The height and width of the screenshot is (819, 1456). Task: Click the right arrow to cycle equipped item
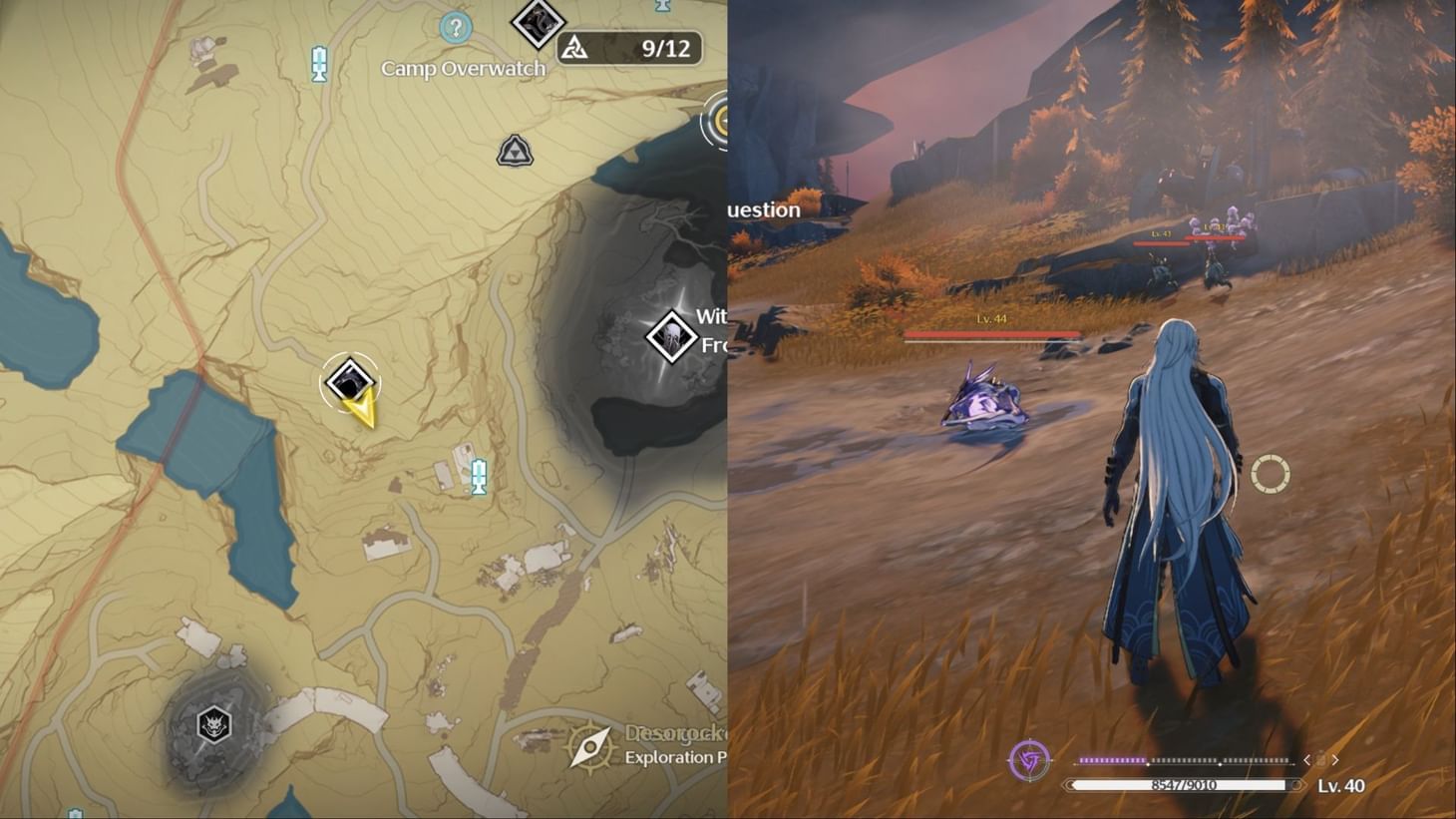[1334, 760]
